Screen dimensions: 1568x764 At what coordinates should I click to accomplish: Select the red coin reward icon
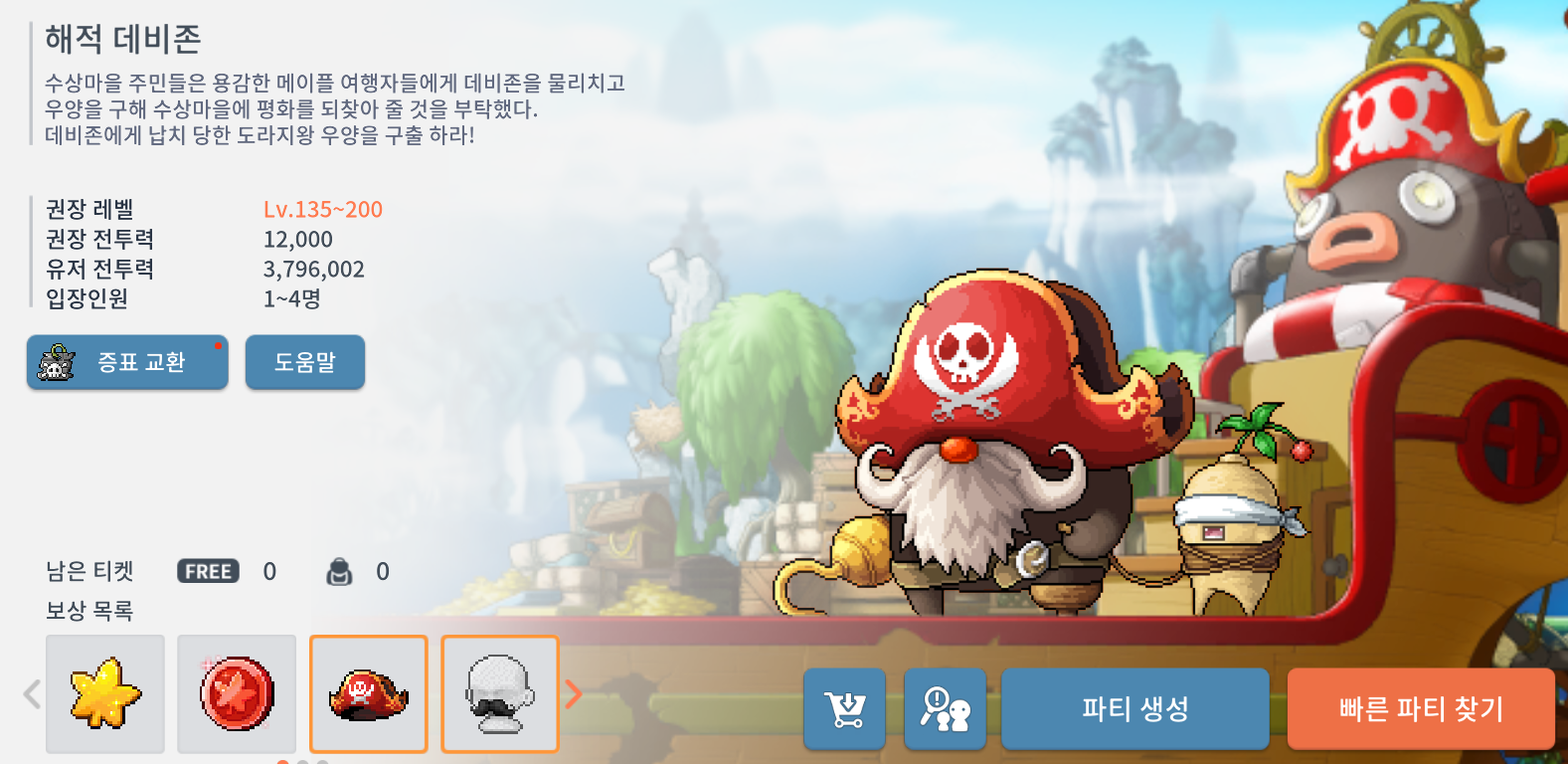coord(236,693)
